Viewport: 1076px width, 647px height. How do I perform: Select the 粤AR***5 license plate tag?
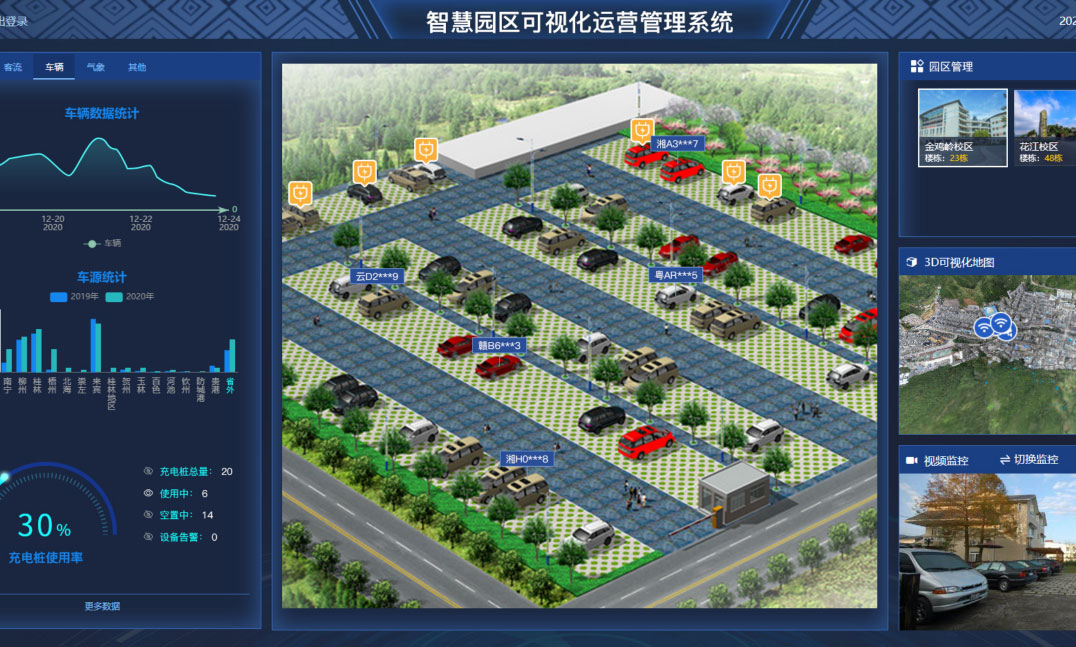point(675,275)
